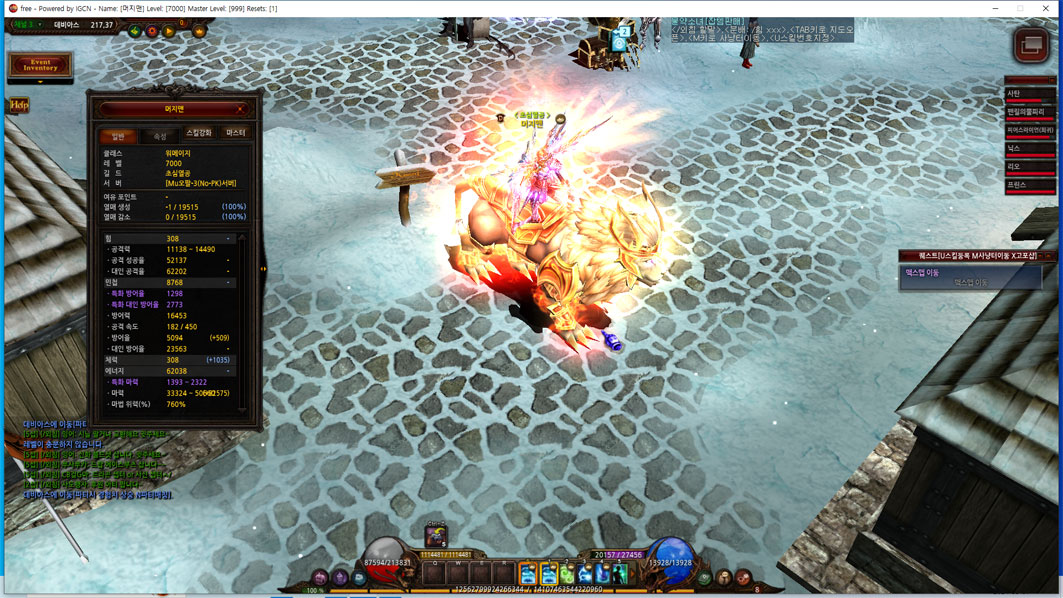
Task: Expand the arrow below Event Inventory
Action: click(40, 82)
